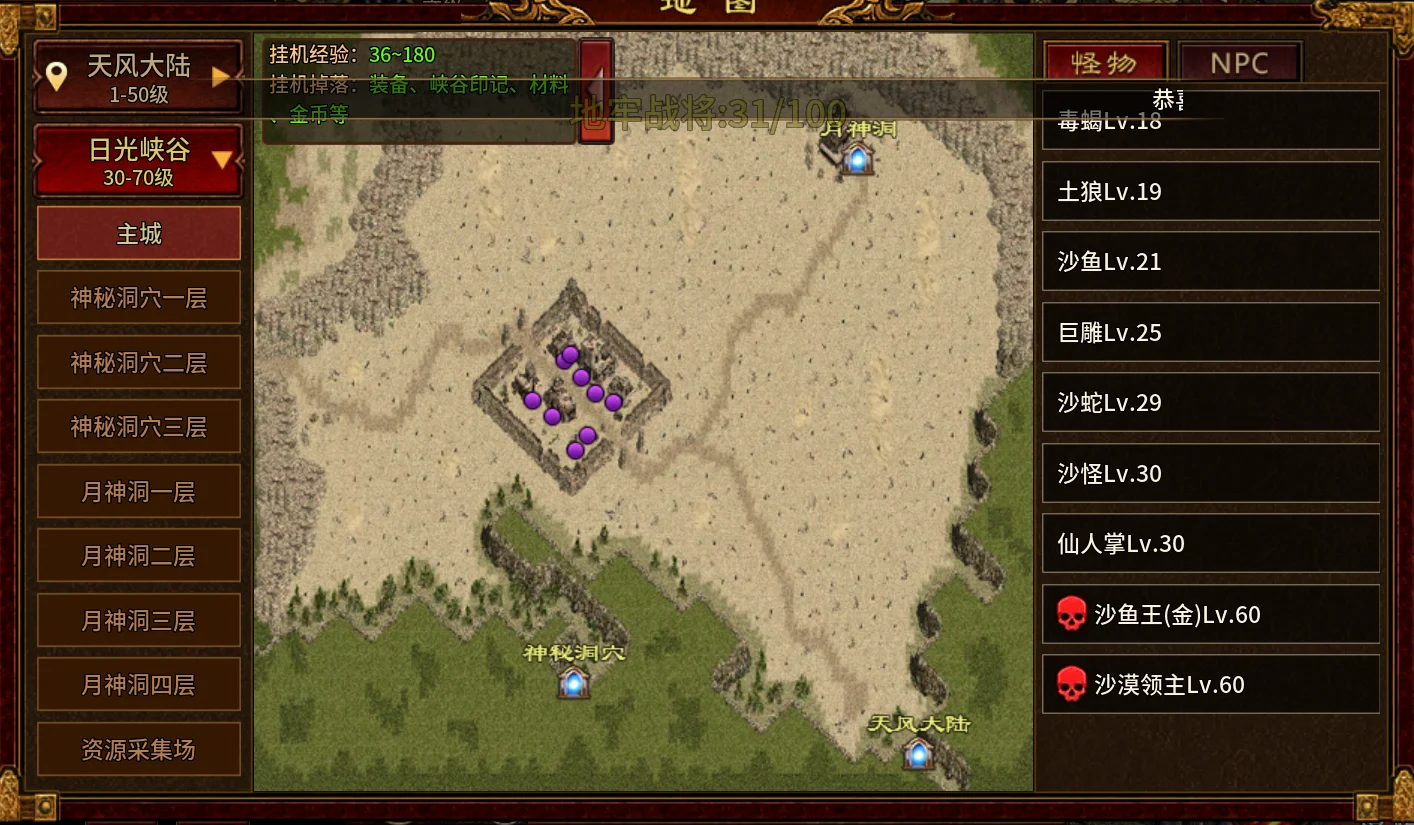Select 月神洞三层 map entry
The height and width of the screenshot is (825, 1414).
coord(139,620)
